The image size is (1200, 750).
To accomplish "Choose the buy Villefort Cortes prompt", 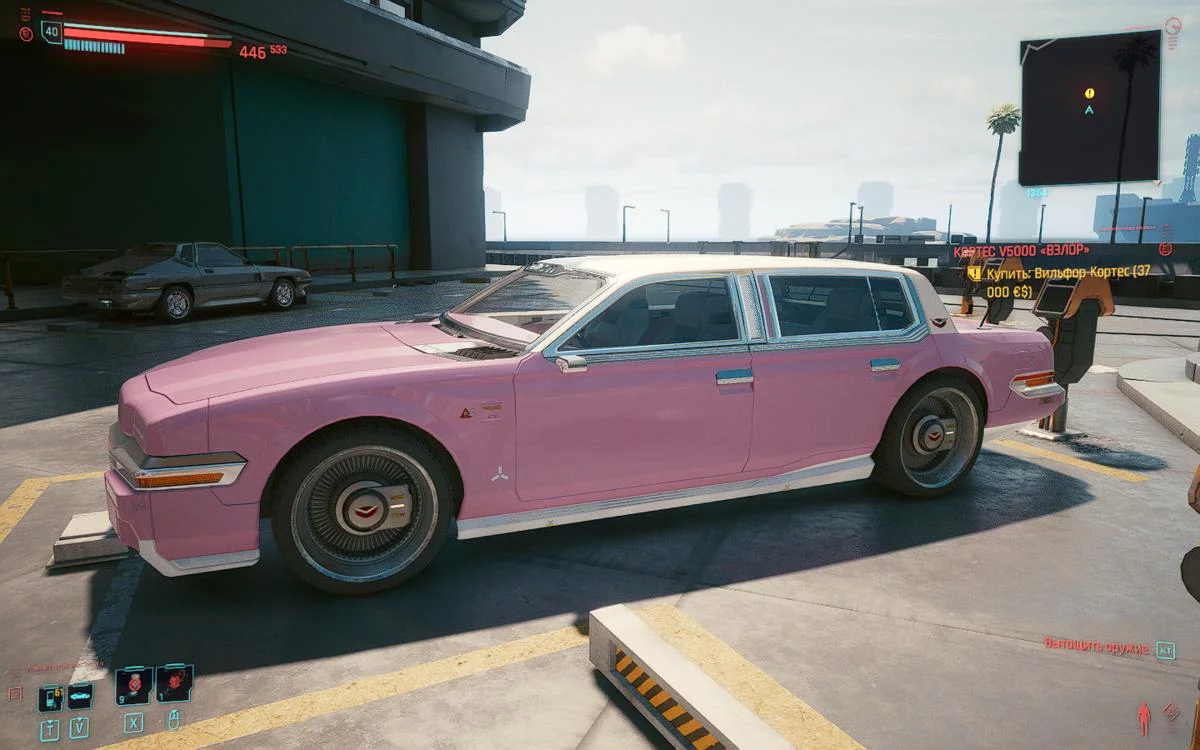I will 1060,280.
